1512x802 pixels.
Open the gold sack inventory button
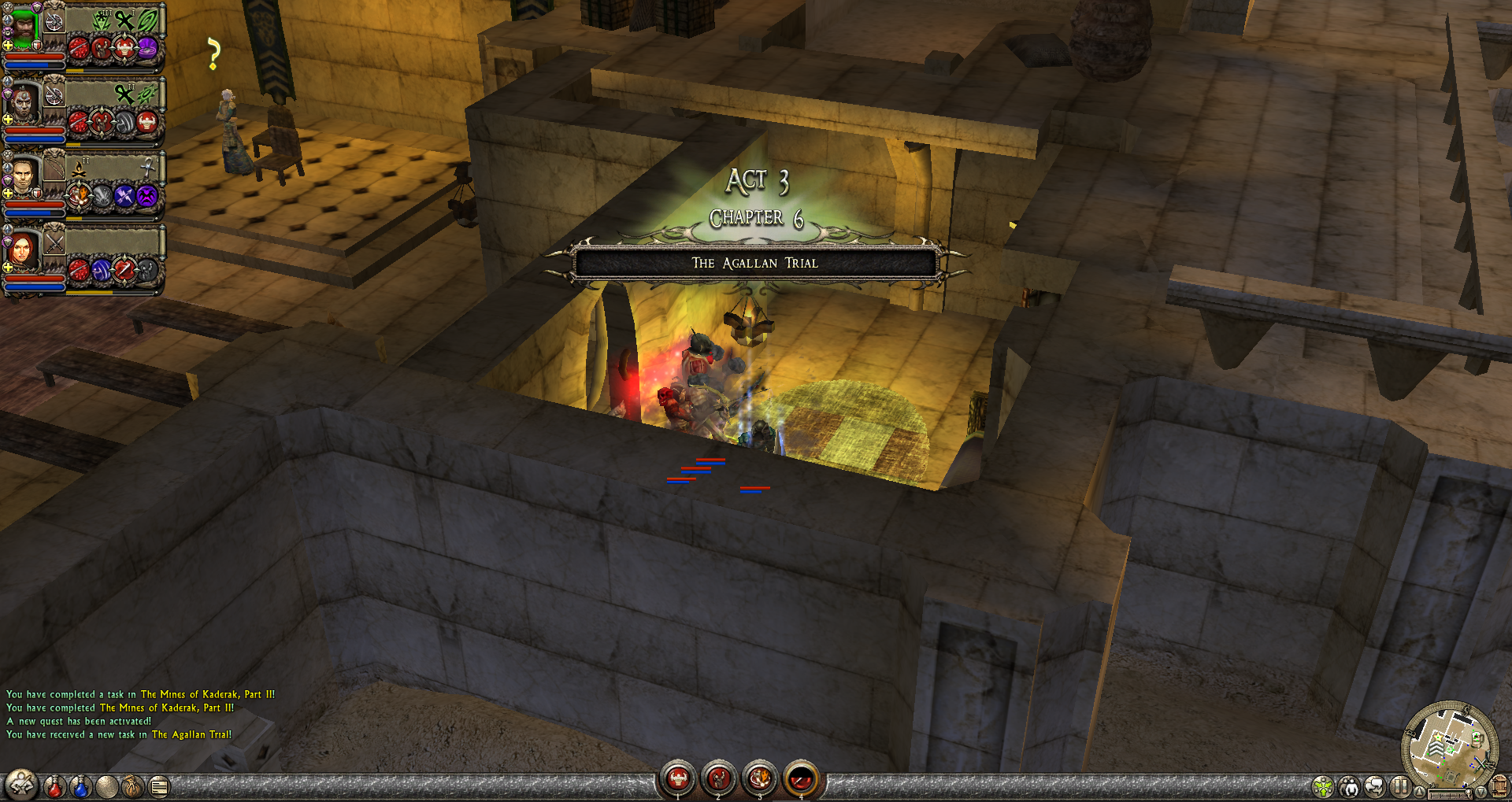[132, 785]
